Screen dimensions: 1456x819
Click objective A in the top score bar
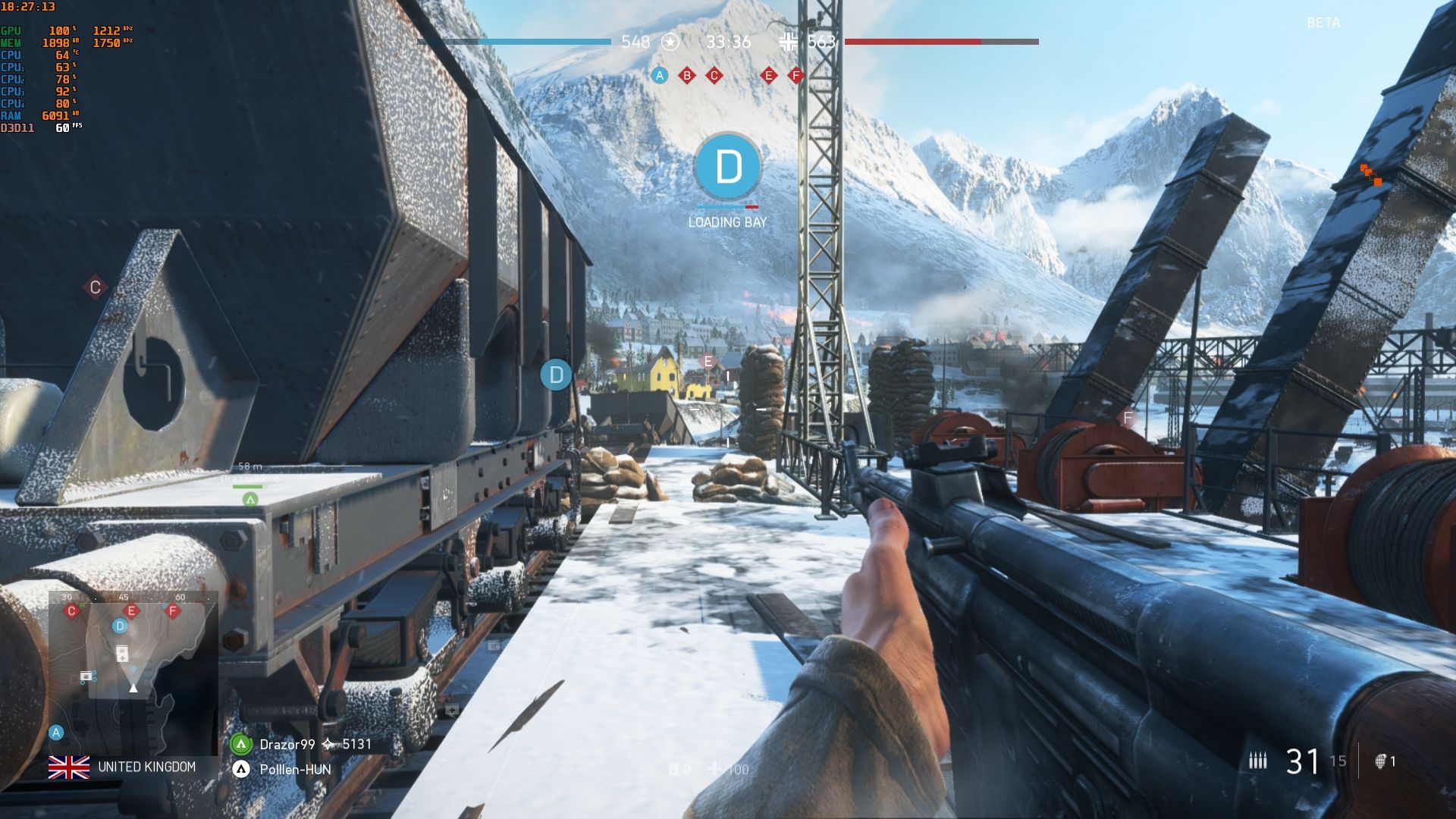click(660, 75)
